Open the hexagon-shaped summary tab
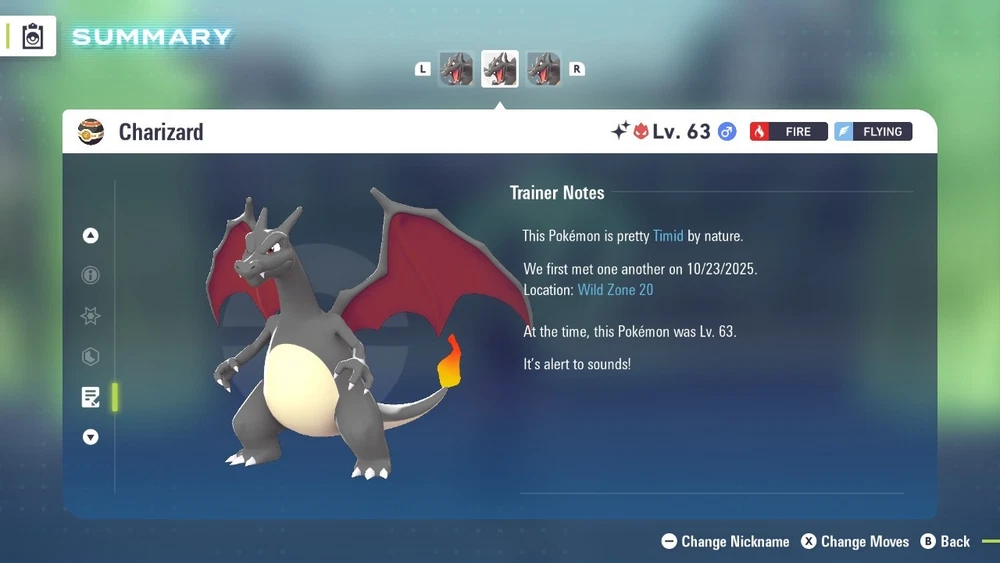The width and height of the screenshot is (1000, 563). click(91, 356)
